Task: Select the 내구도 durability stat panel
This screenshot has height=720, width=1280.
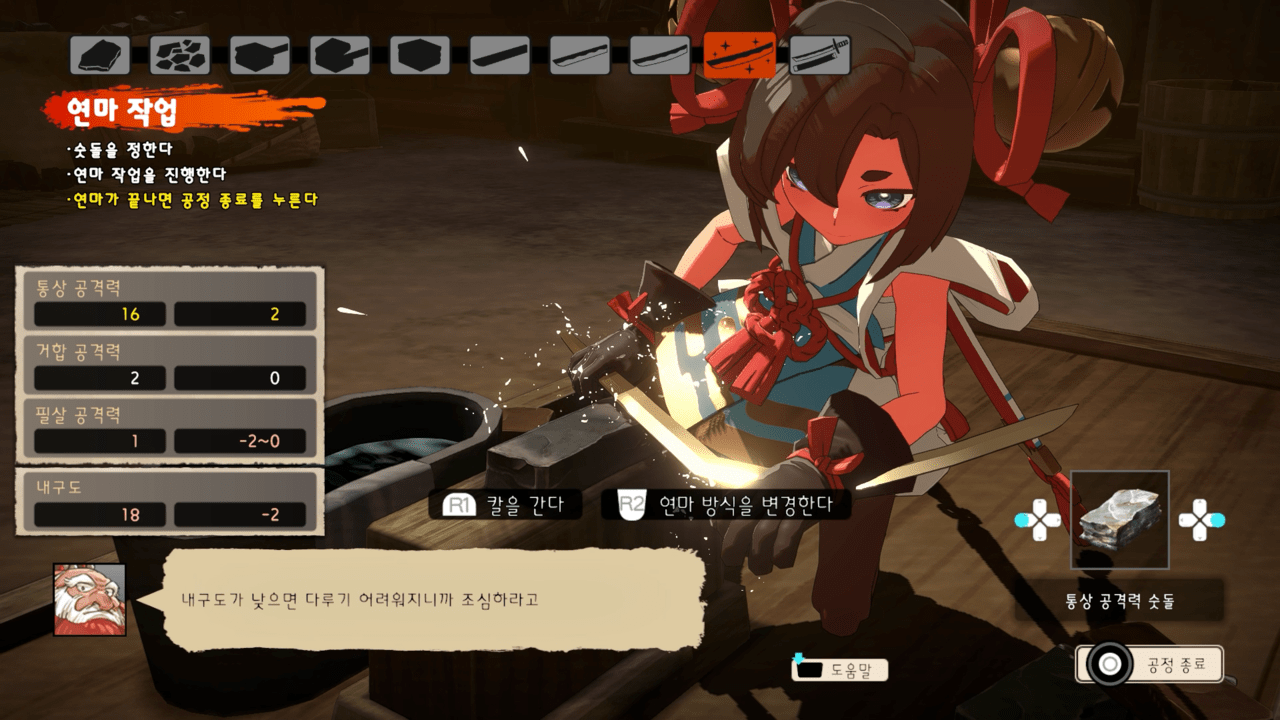Action: (170, 502)
